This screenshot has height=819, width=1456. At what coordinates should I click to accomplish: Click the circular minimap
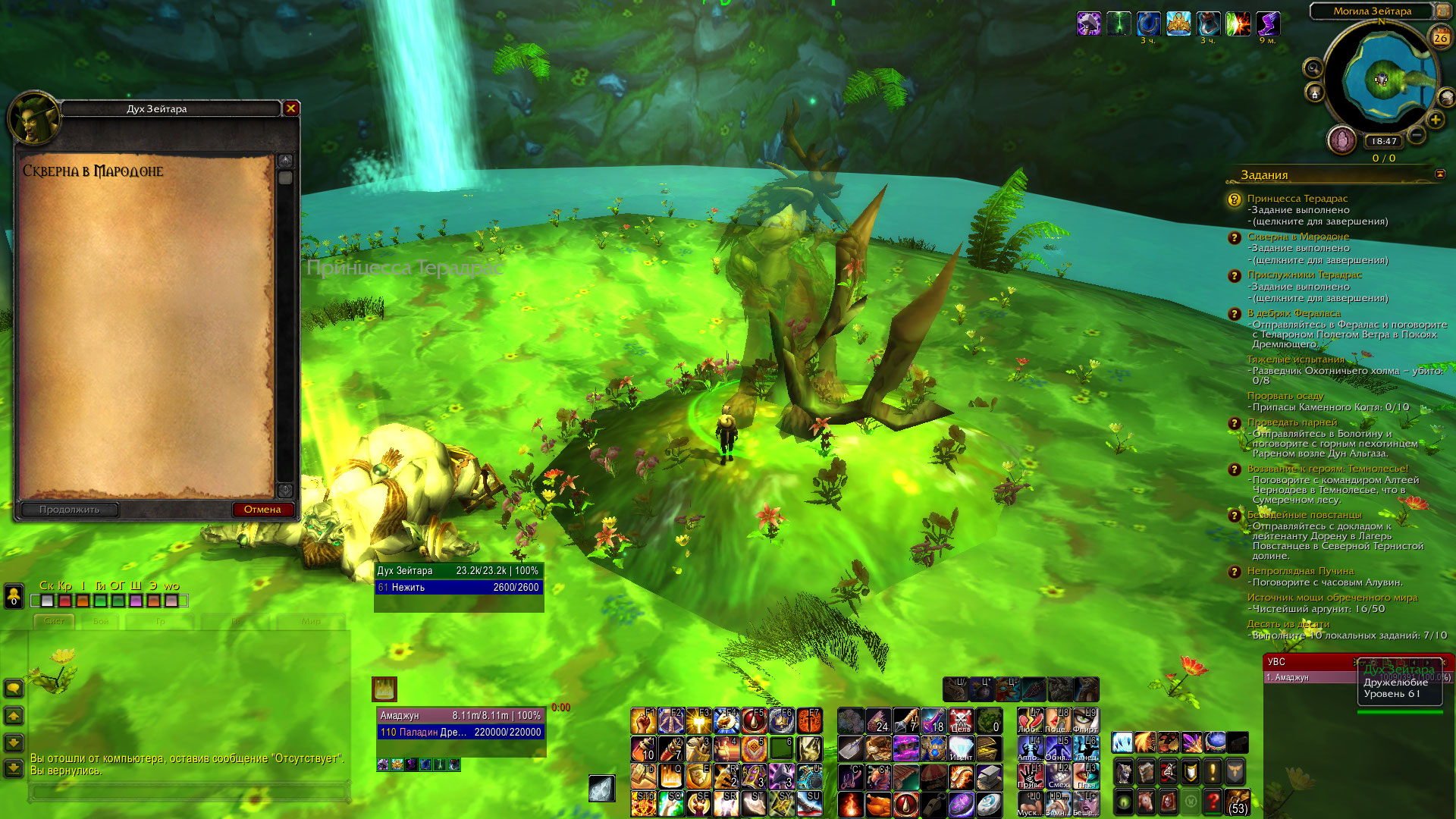[x=1382, y=79]
